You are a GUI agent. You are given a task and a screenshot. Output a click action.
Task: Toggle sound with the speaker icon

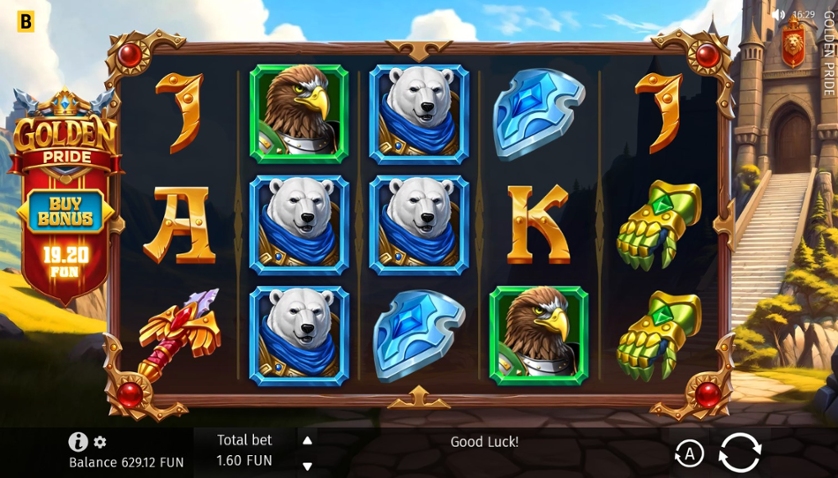[x=779, y=14]
